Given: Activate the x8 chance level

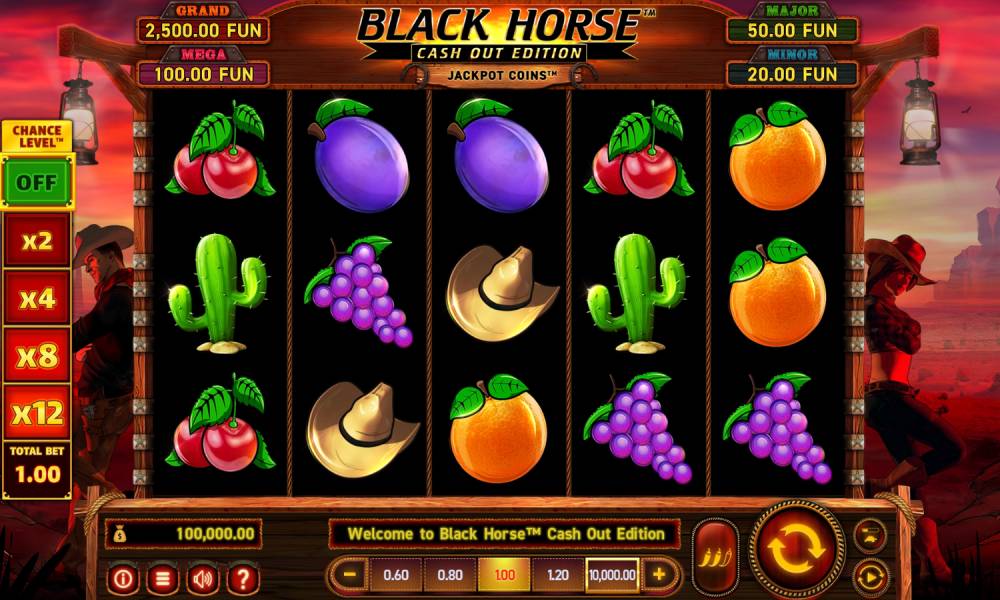Looking at the screenshot, I should (x=37, y=354).
